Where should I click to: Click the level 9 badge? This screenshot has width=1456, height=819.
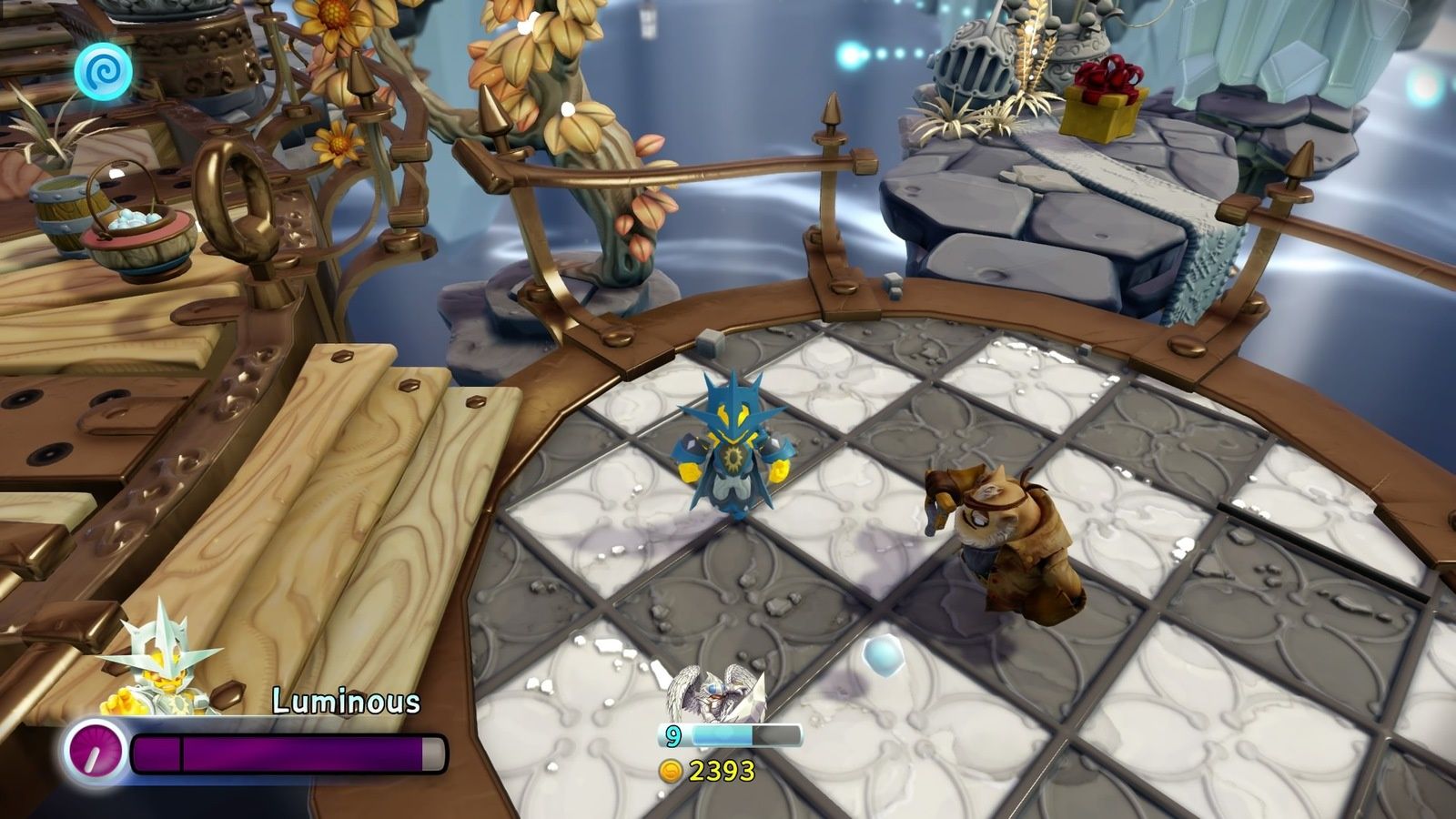coord(672,734)
